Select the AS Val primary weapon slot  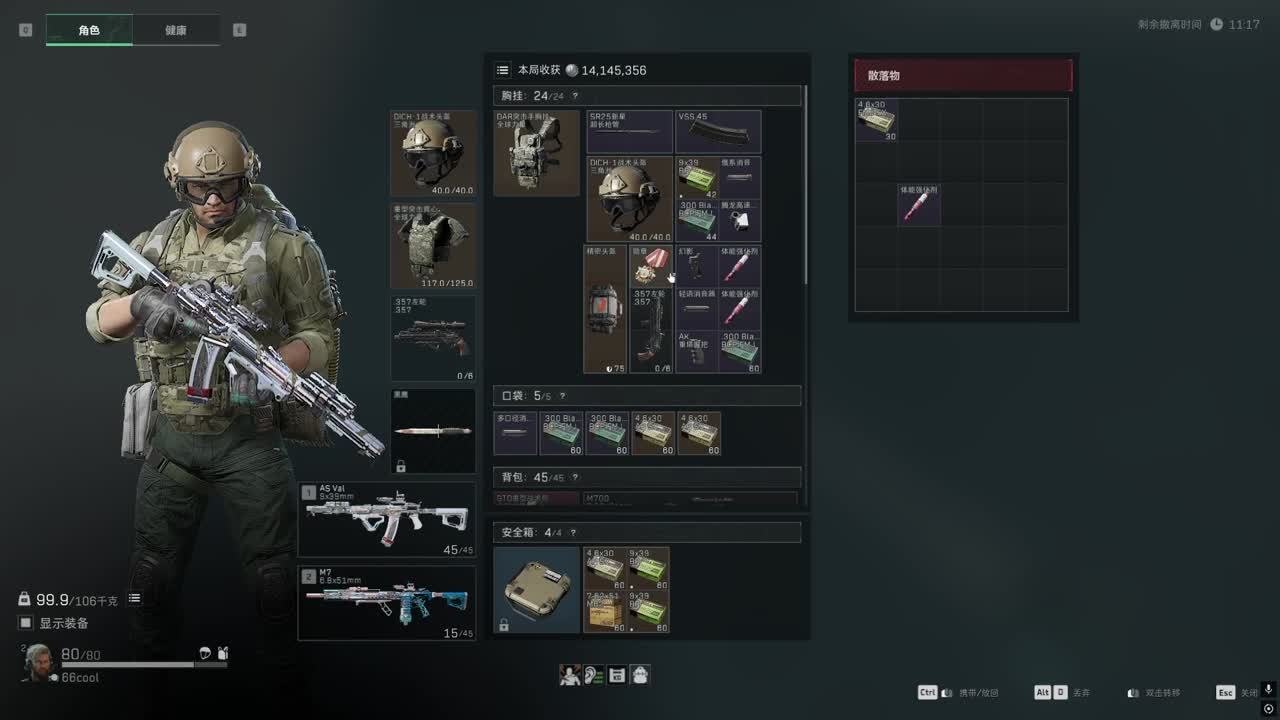(x=387, y=519)
